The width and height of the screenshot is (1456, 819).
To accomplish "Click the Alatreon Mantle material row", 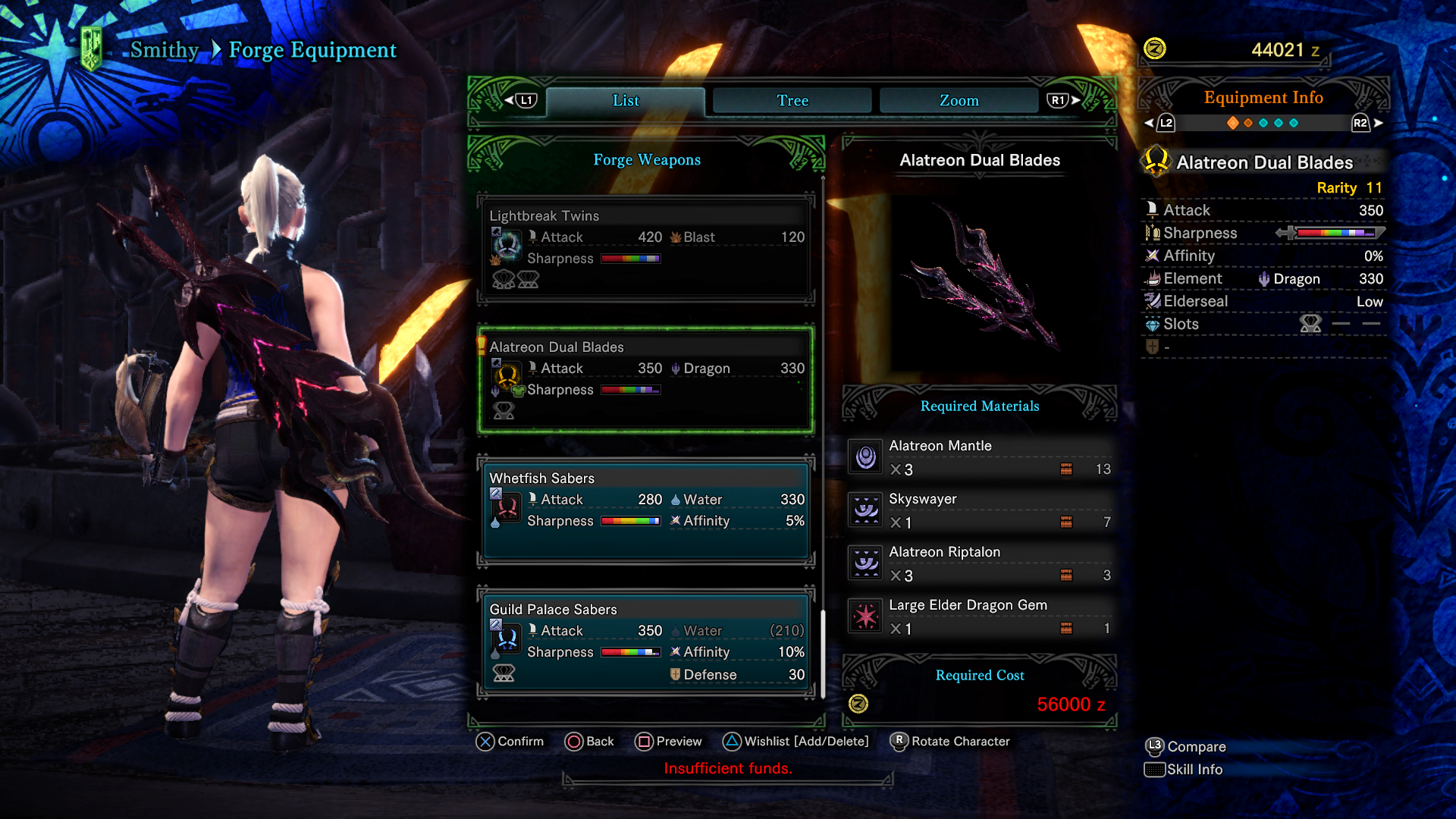I will pyautogui.click(x=980, y=457).
